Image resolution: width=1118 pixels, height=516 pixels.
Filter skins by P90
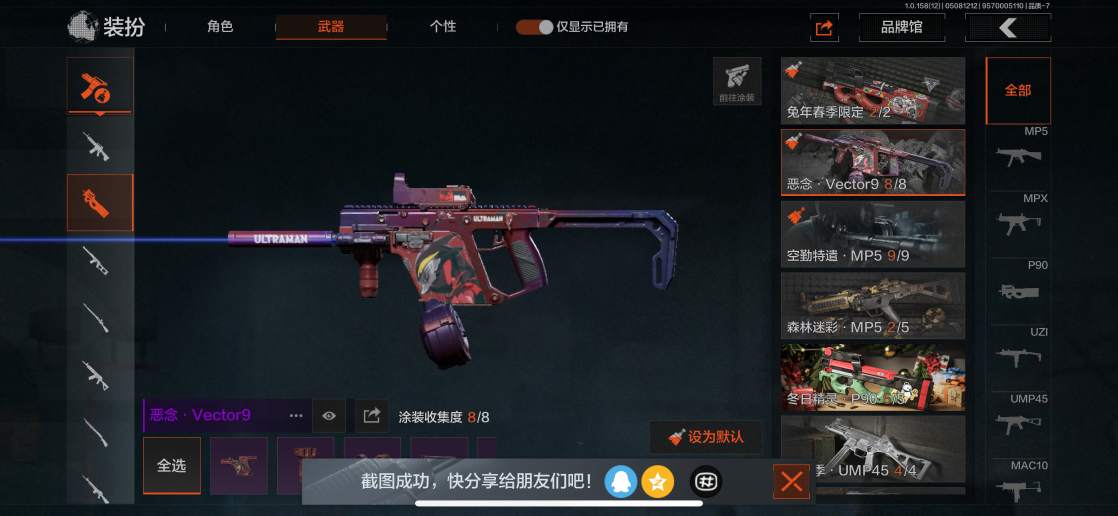[1018, 284]
